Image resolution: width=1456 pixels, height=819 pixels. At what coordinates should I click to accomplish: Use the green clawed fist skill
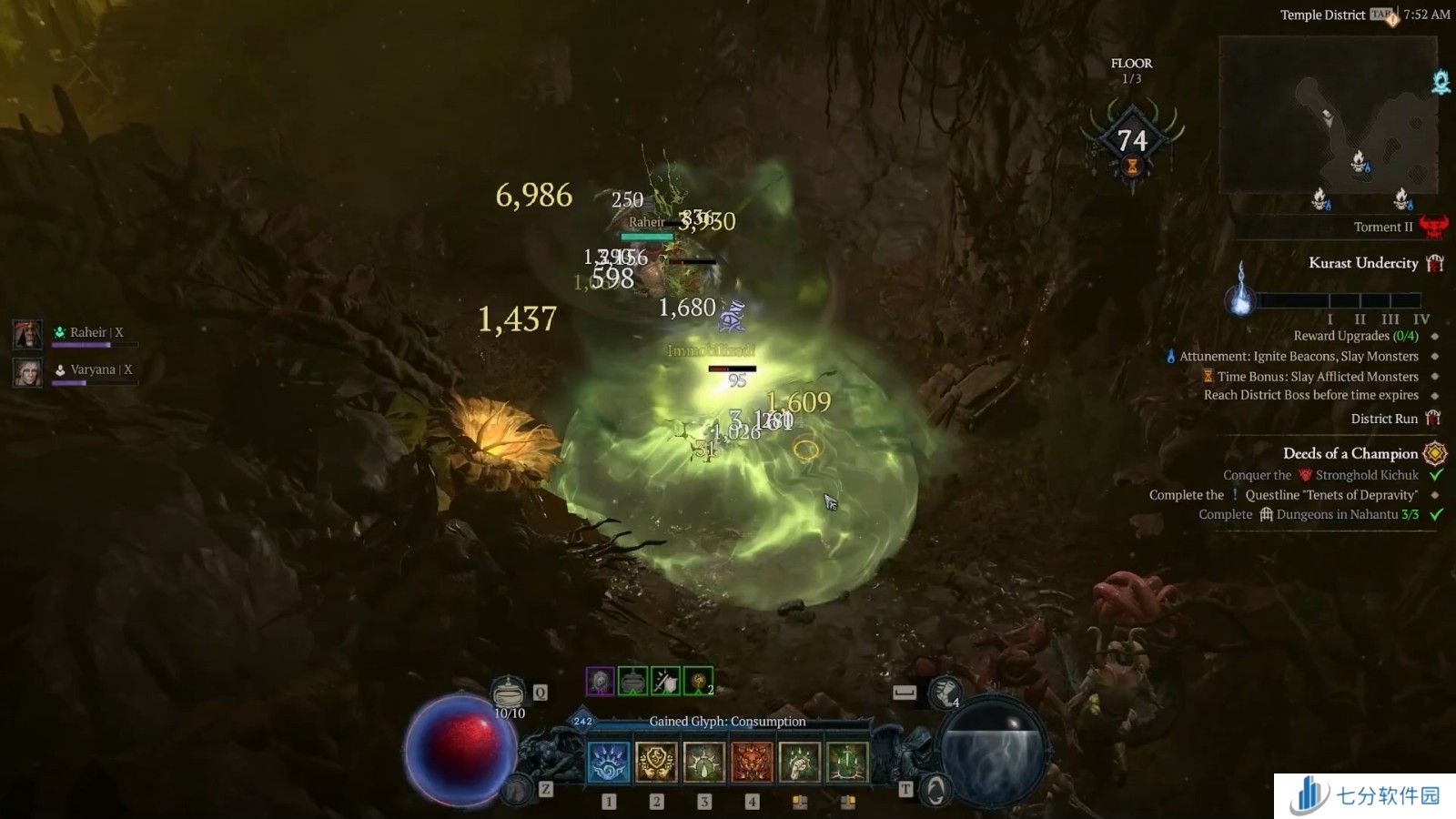(799, 763)
